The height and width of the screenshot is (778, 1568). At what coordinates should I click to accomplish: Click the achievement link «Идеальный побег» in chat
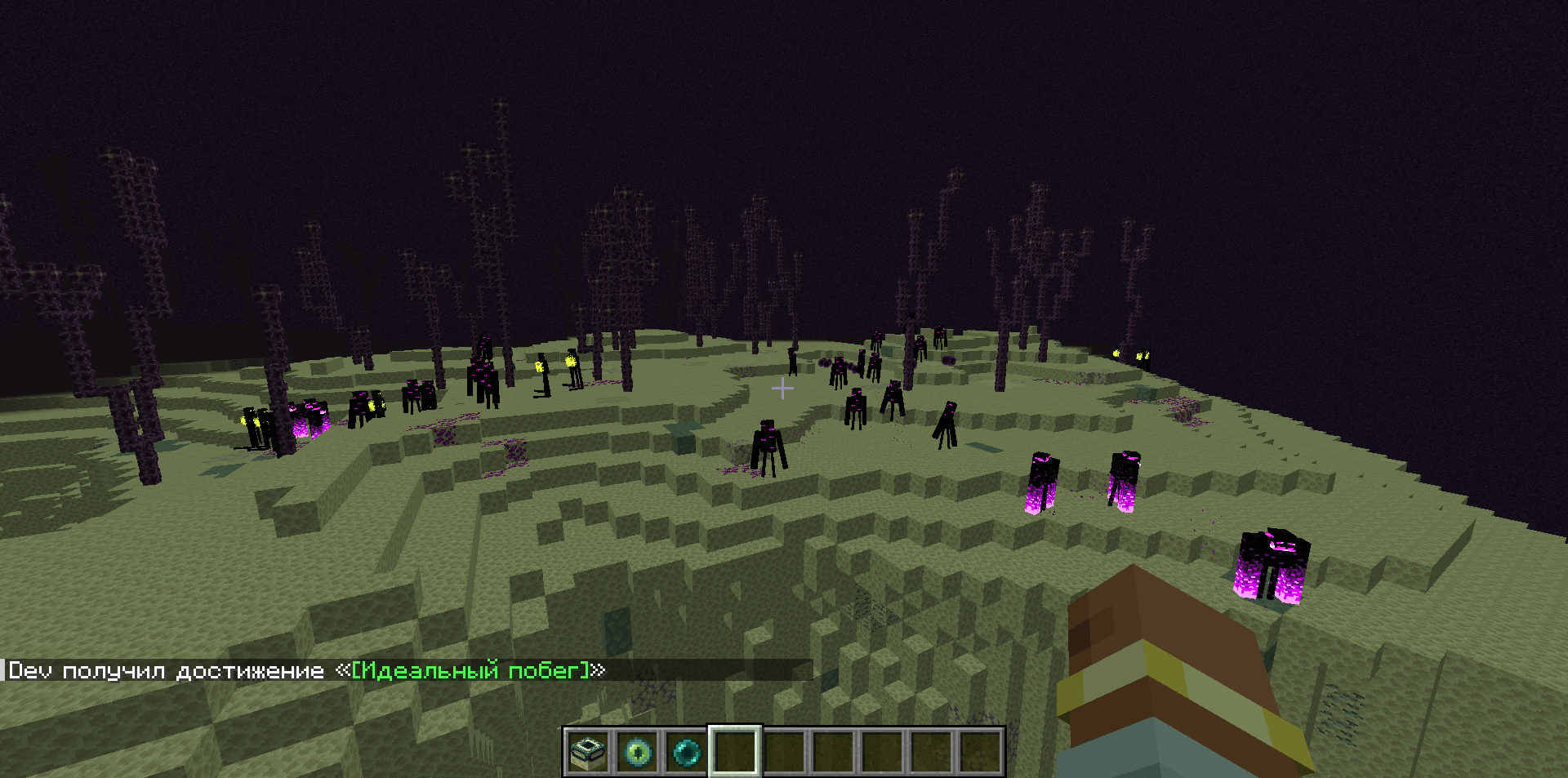coord(472,670)
